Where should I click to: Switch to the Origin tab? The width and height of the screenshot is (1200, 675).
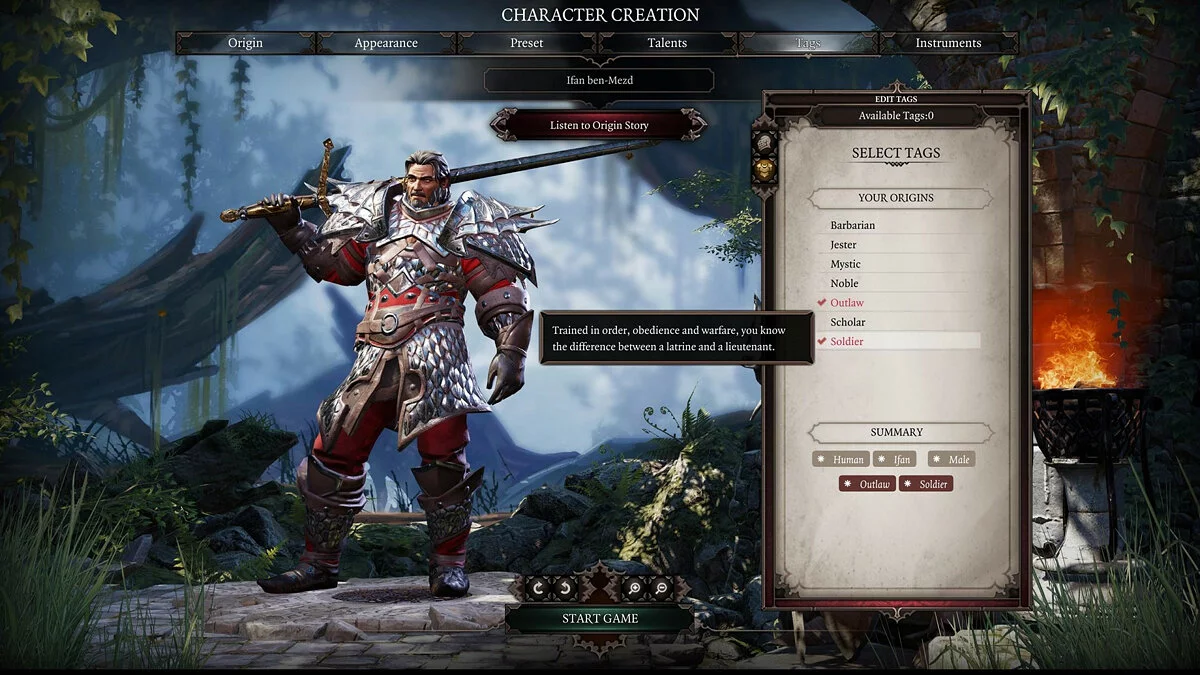click(x=245, y=43)
